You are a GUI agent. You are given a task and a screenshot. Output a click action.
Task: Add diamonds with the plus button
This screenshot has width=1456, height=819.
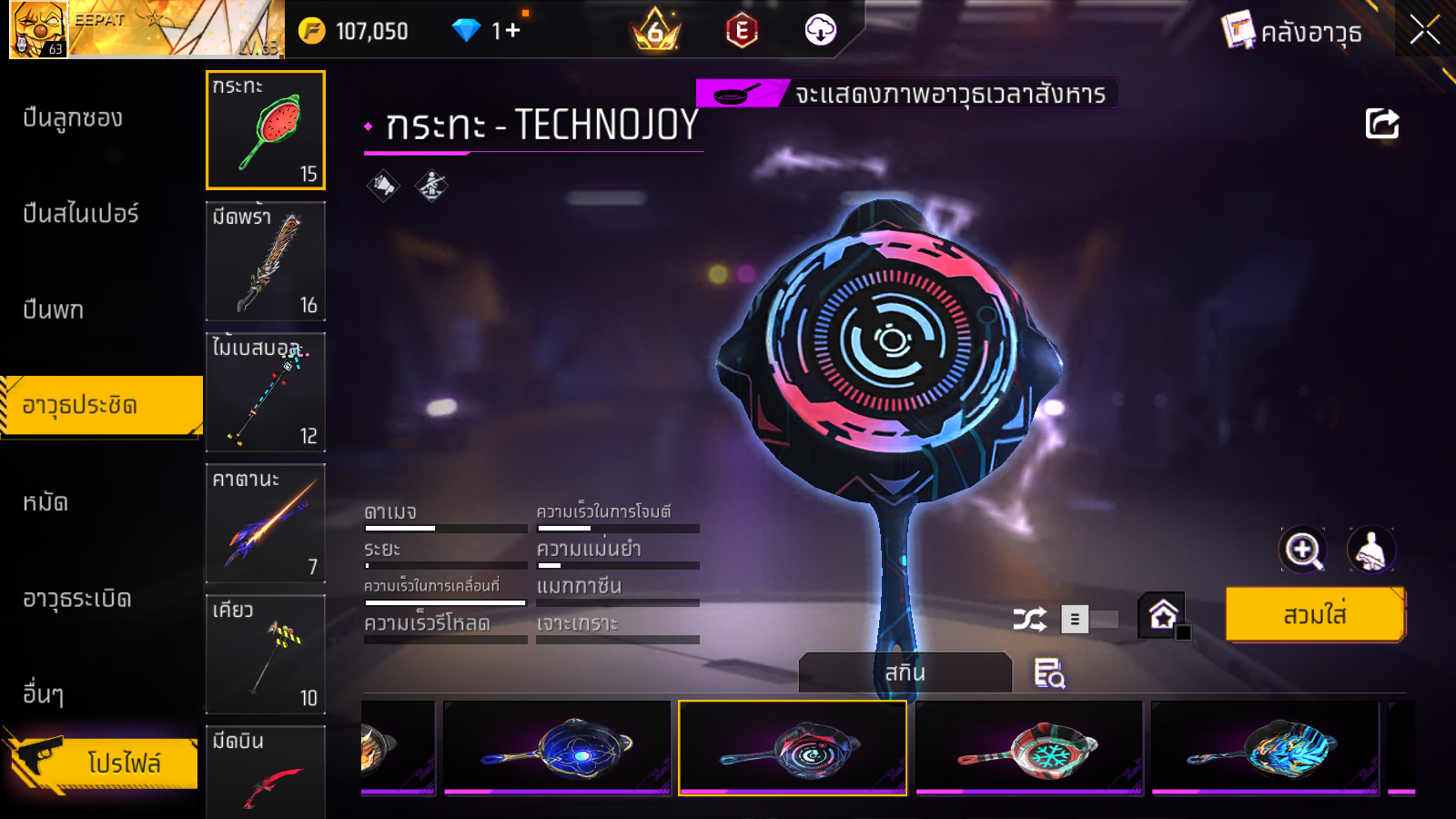[512, 31]
